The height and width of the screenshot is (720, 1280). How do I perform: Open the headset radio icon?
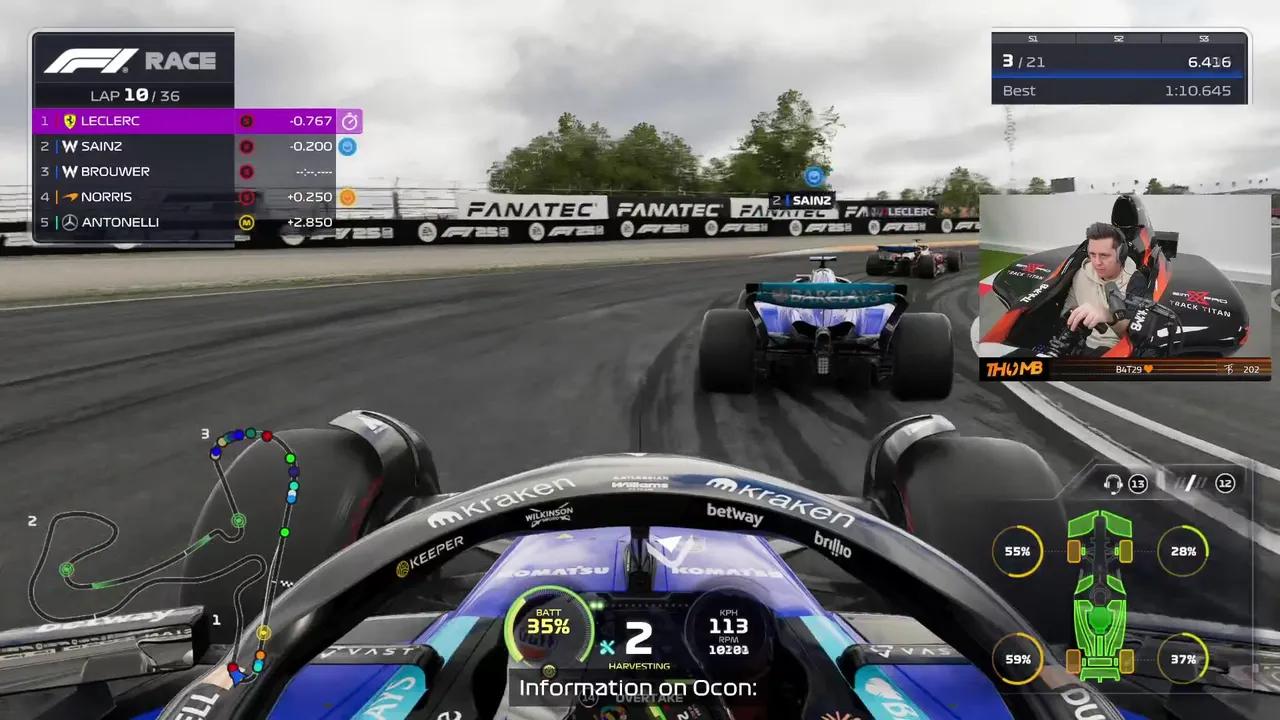[x=1112, y=484]
